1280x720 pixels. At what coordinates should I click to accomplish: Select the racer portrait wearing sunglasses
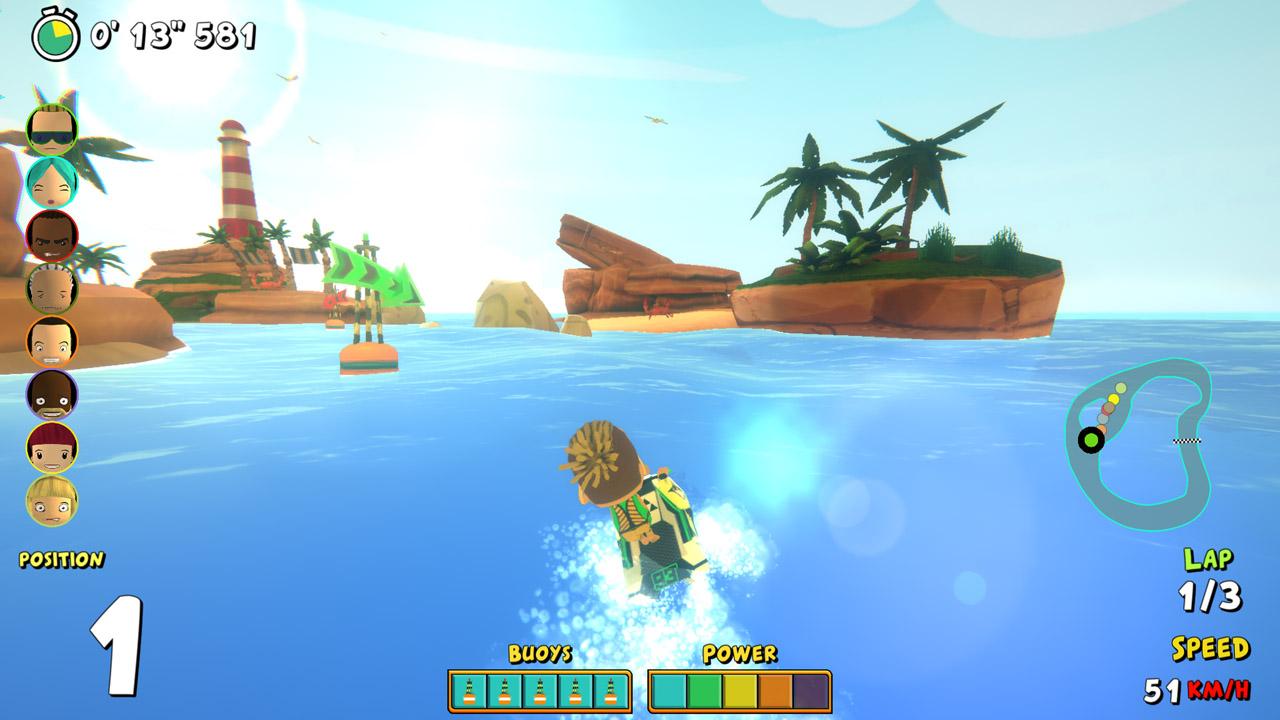click(52, 130)
